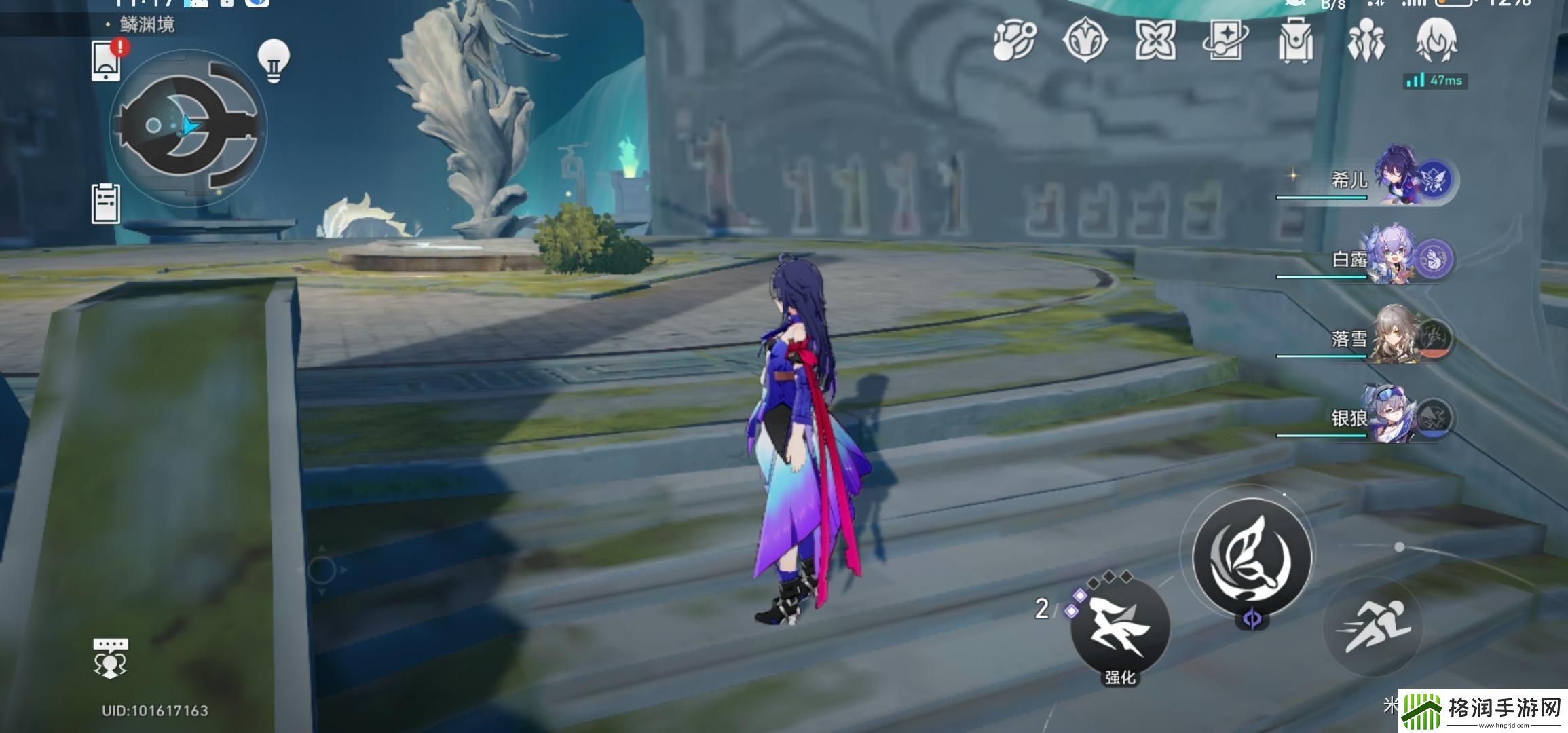1568x733 pixels.
Task: Open the phone menu icon with alert
Action: pos(107,61)
